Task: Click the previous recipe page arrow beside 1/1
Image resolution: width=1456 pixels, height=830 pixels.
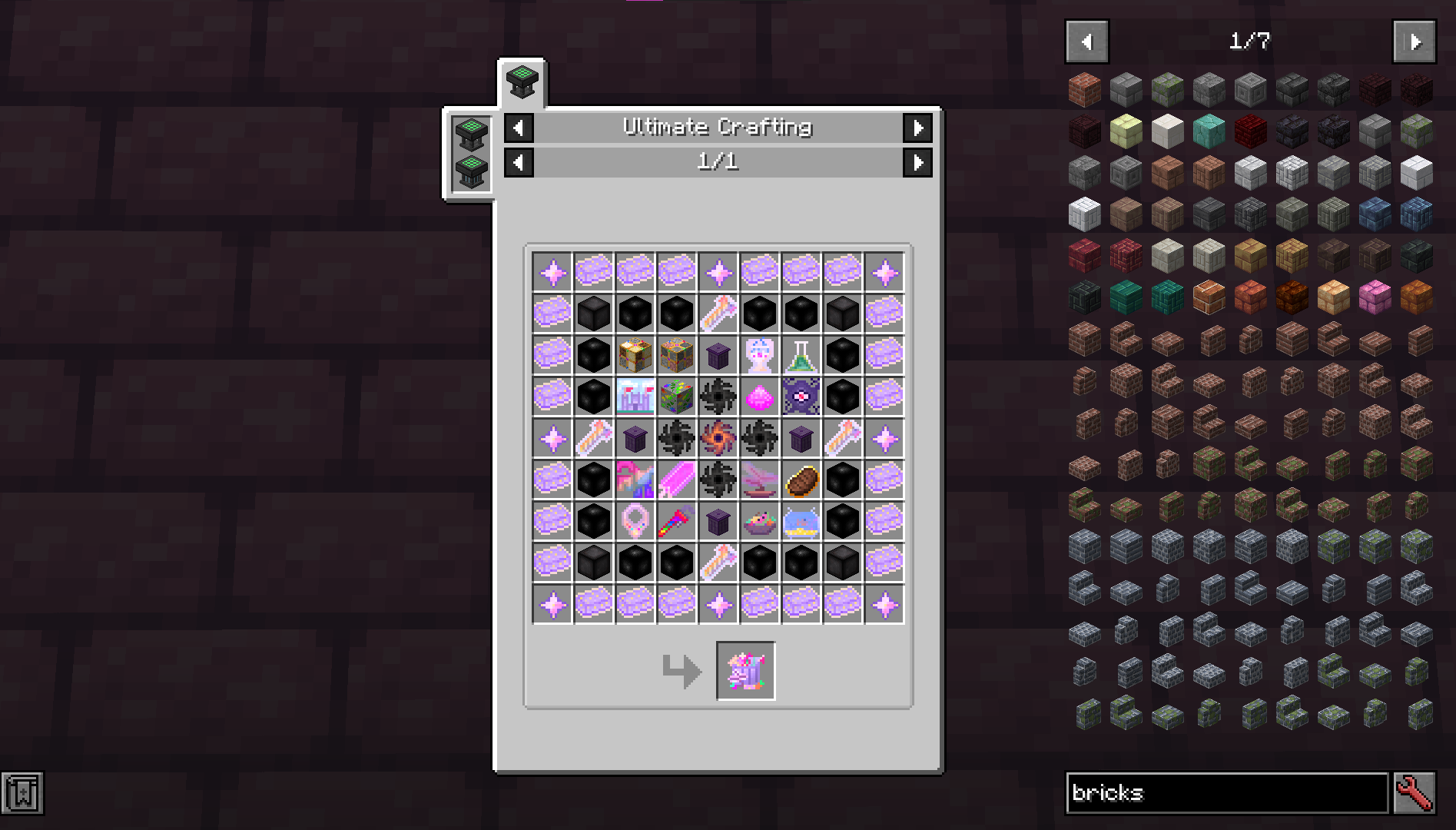Action: [x=519, y=162]
